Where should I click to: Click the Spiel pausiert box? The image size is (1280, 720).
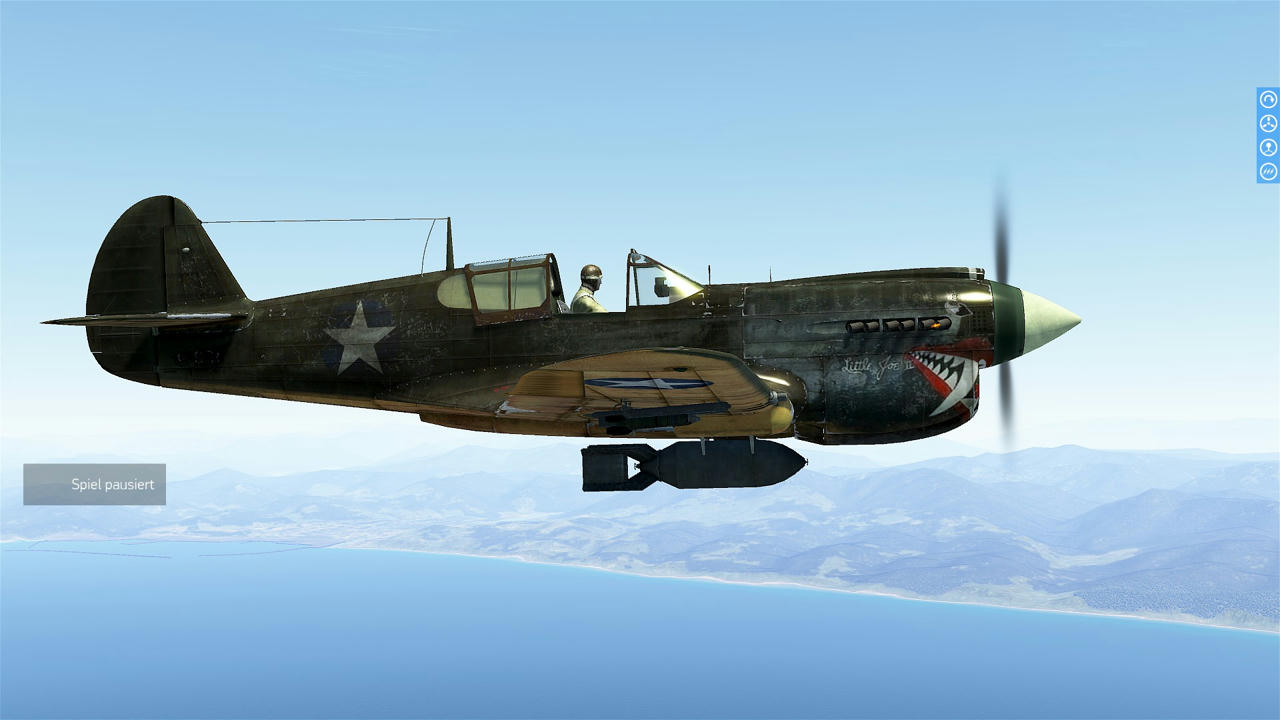click(x=95, y=484)
